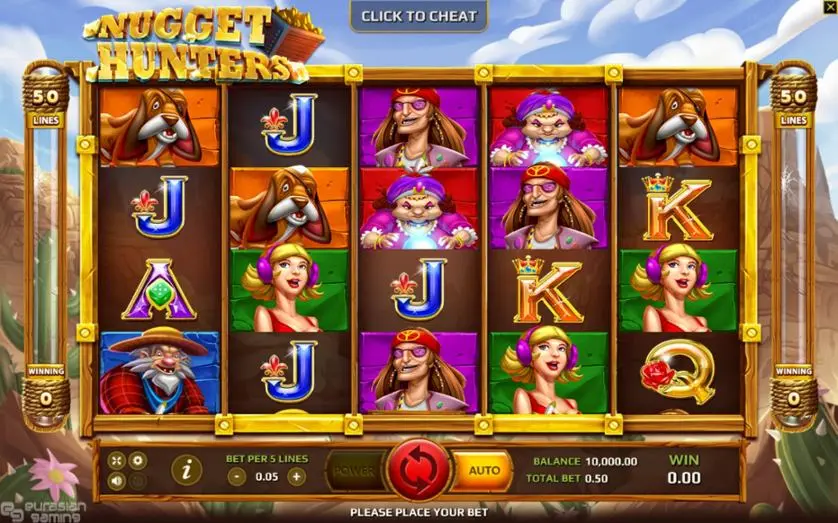Spin the reels with the red button
The image size is (838, 523).
tap(419, 470)
